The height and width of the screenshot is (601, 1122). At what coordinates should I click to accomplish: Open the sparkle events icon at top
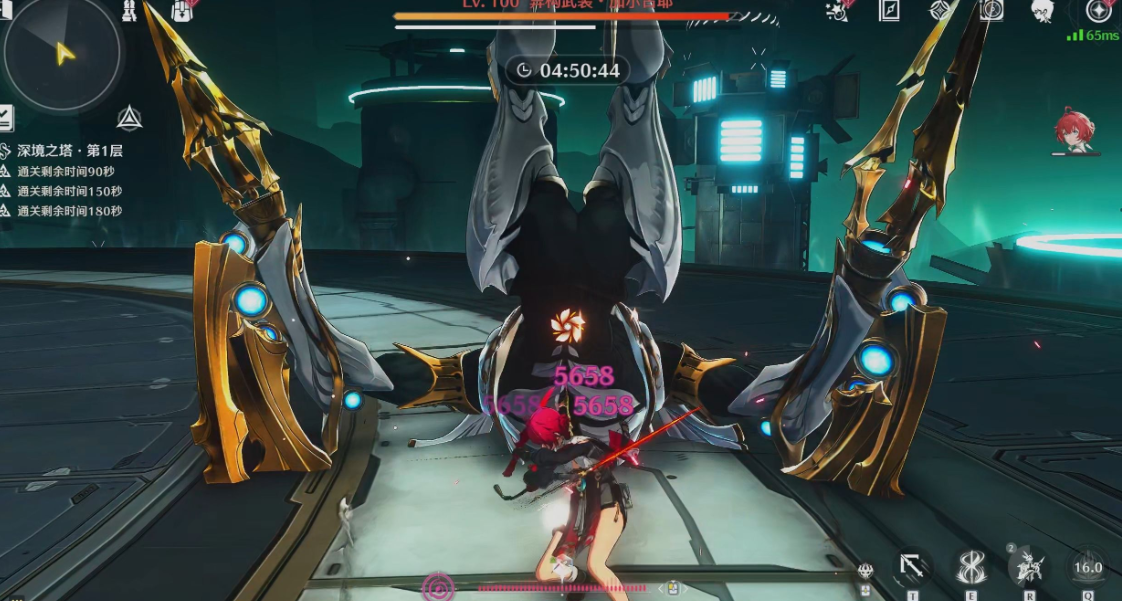[x=838, y=10]
